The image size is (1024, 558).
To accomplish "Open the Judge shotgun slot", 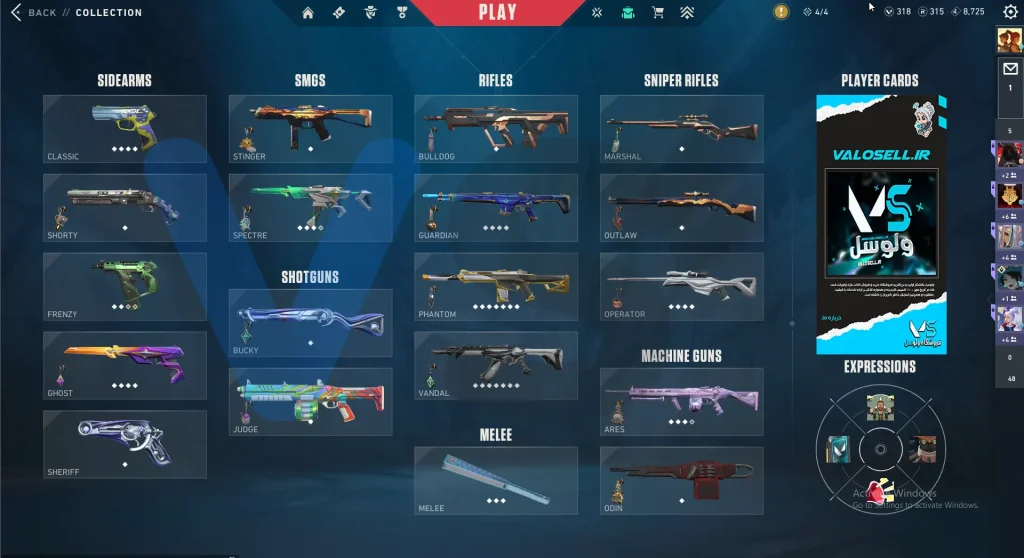I will pos(310,402).
